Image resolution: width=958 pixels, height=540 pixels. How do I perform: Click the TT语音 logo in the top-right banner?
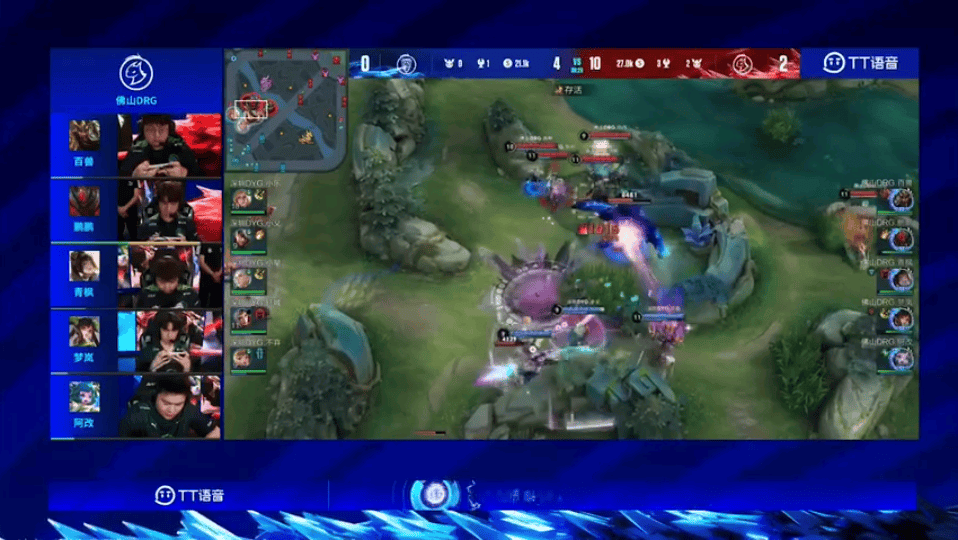pyautogui.click(x=860, y=63)
